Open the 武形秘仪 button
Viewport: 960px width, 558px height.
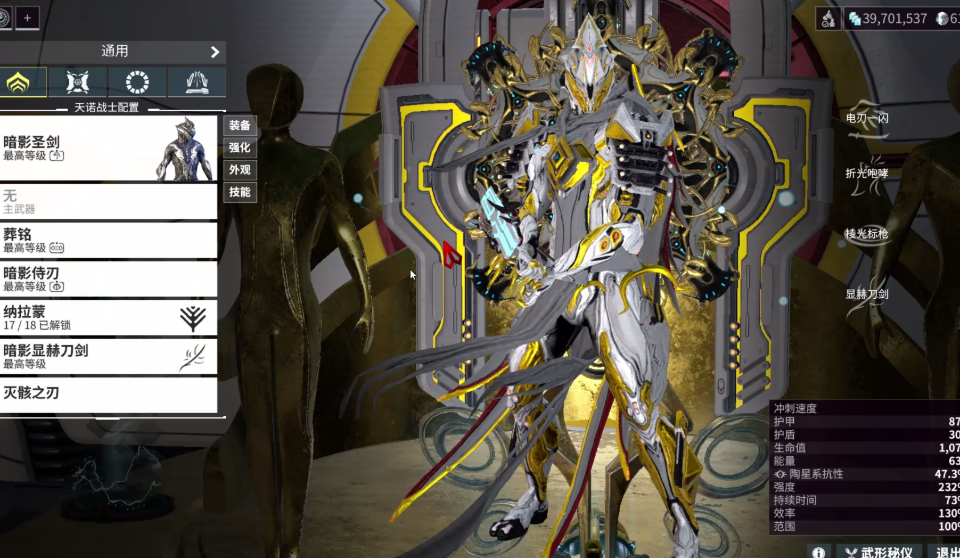pyautogui.click(x=880, y=551)
